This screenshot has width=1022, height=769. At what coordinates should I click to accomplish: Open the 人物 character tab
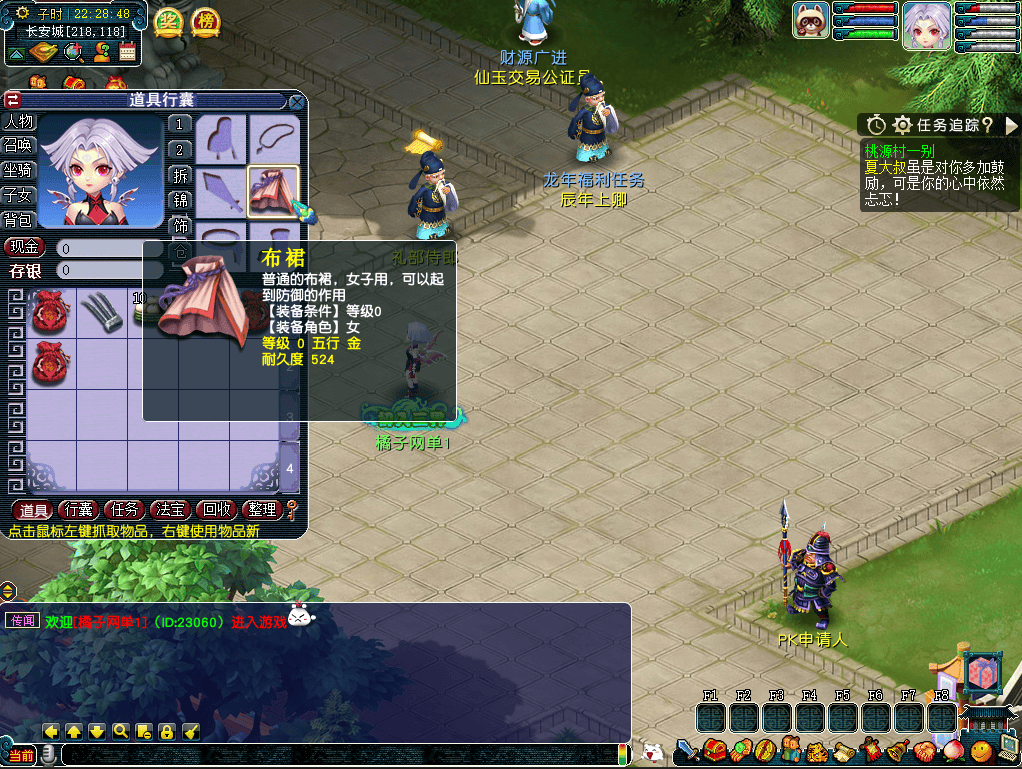(x=19, y=122)
